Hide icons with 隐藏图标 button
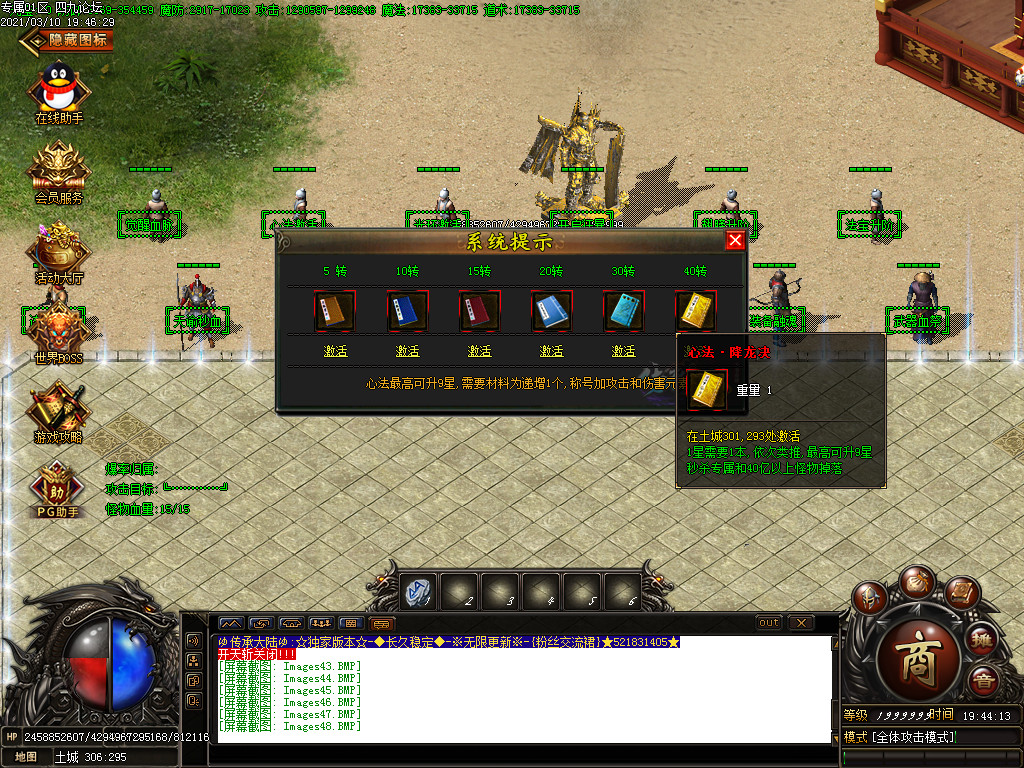1024x768 pixels. click(68, 40)
